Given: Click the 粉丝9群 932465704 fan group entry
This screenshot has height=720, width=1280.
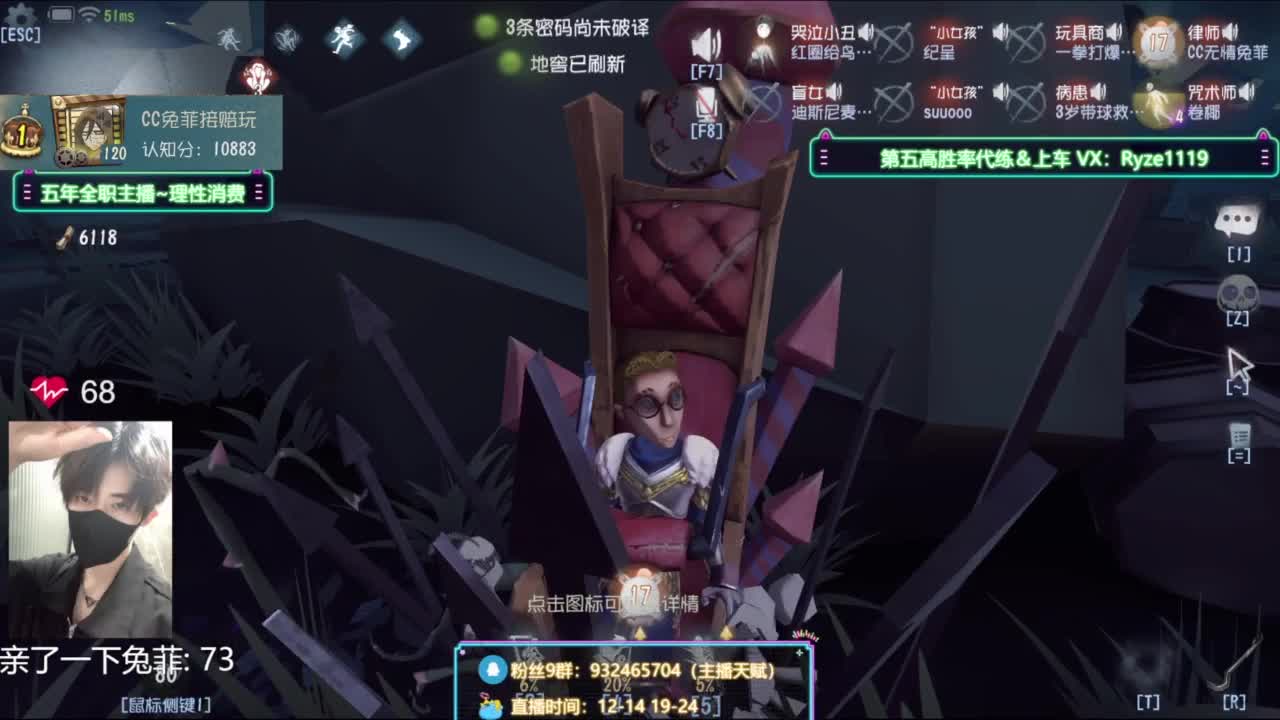Looking at the screenshot, I should 640,672.
